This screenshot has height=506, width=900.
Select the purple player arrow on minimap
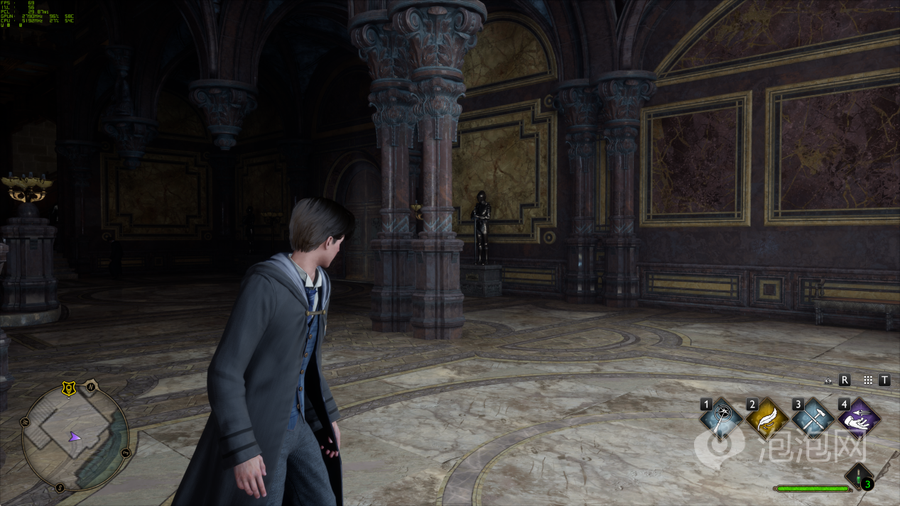[73, 437]
